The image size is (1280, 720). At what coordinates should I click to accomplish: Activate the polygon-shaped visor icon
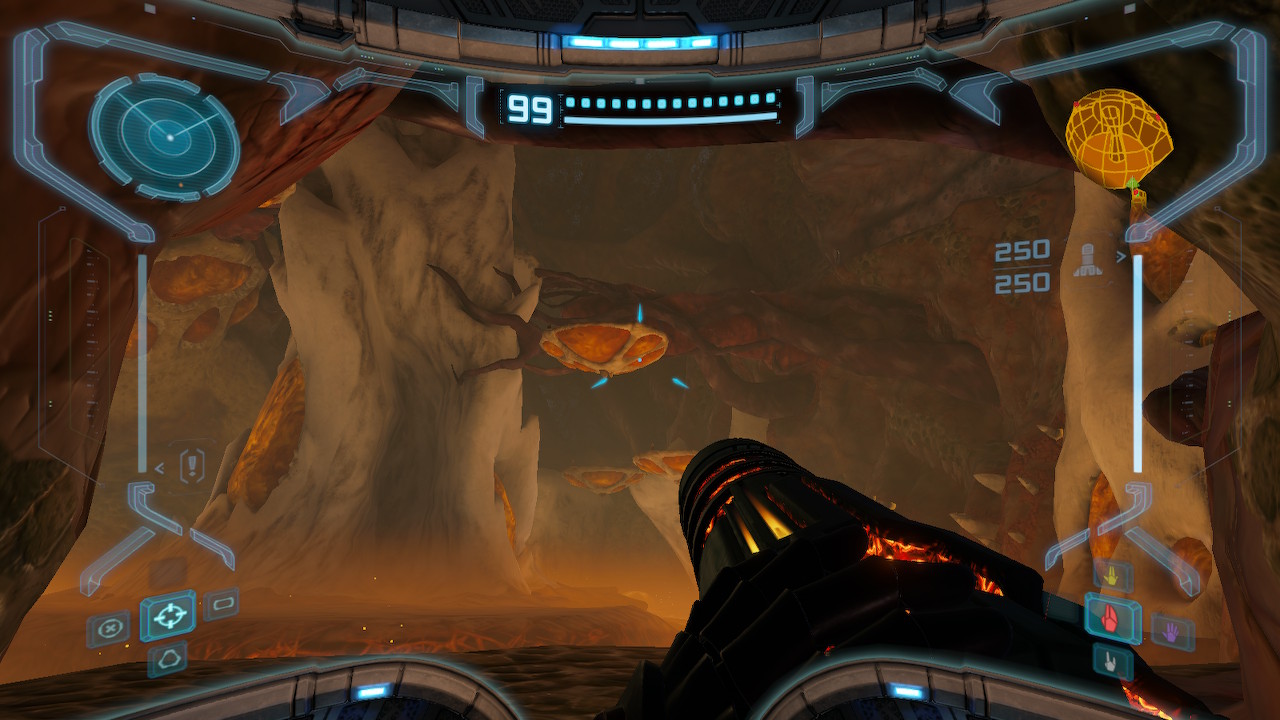tap(167, 658)
